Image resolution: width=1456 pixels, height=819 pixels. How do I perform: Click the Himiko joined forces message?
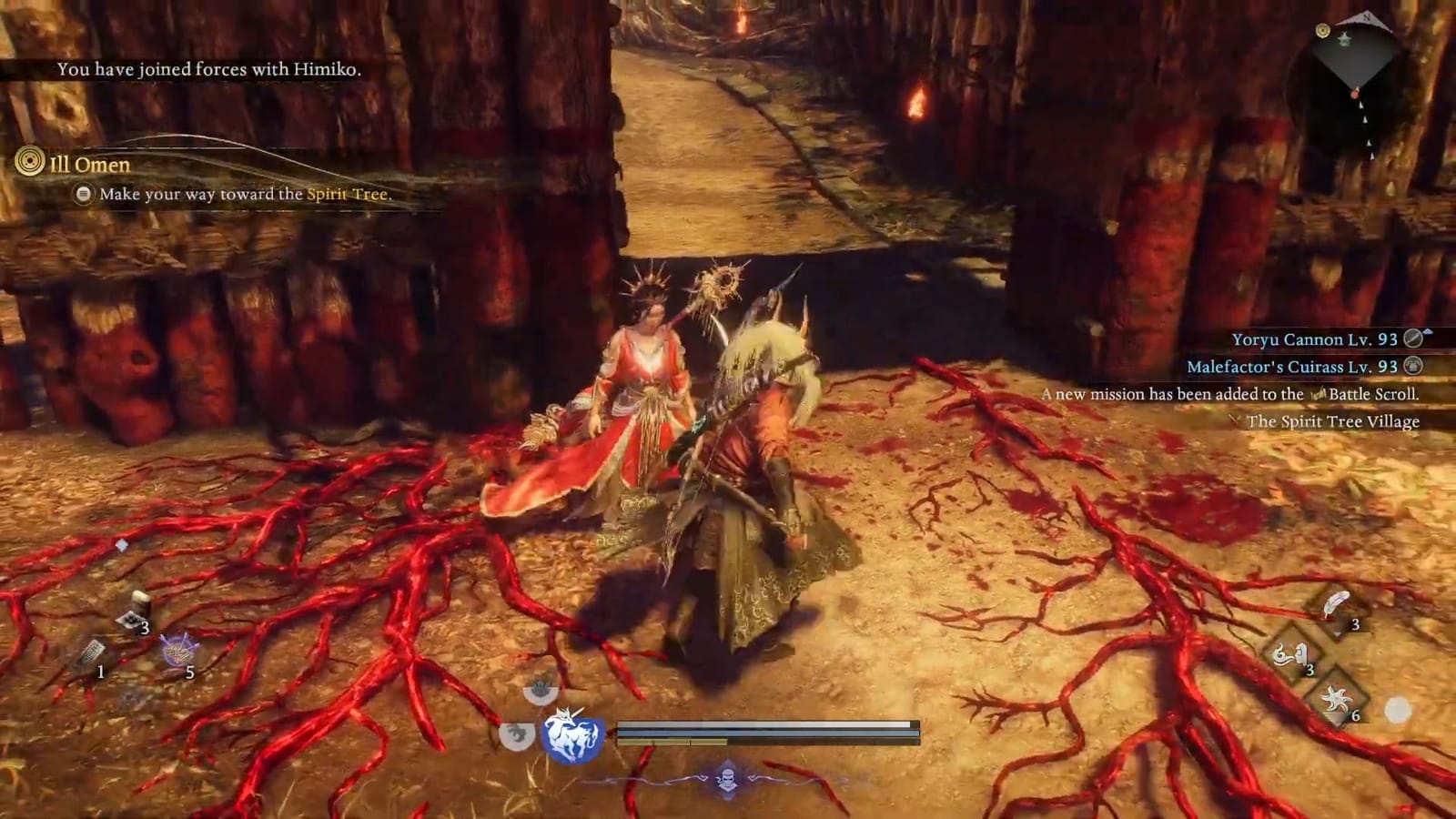tap(209, 66)
